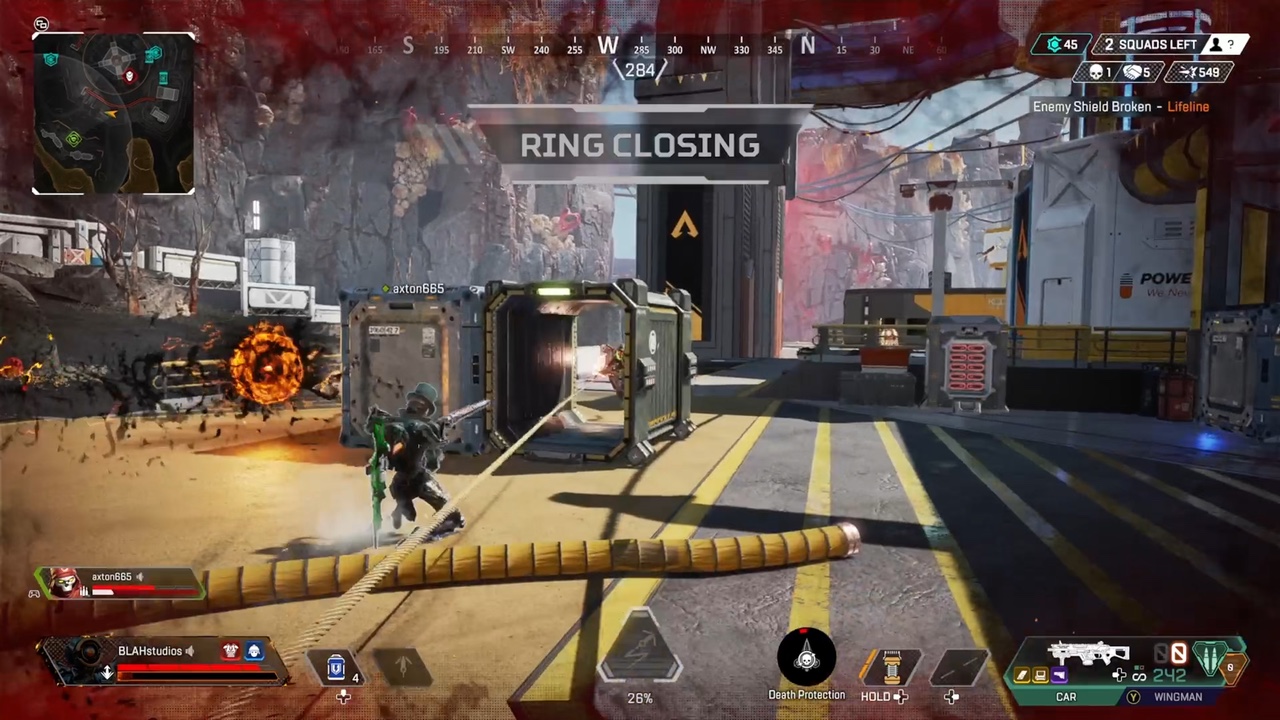Select the shield cell consumable slot
1280x720 pixels.
pos(337,667)
